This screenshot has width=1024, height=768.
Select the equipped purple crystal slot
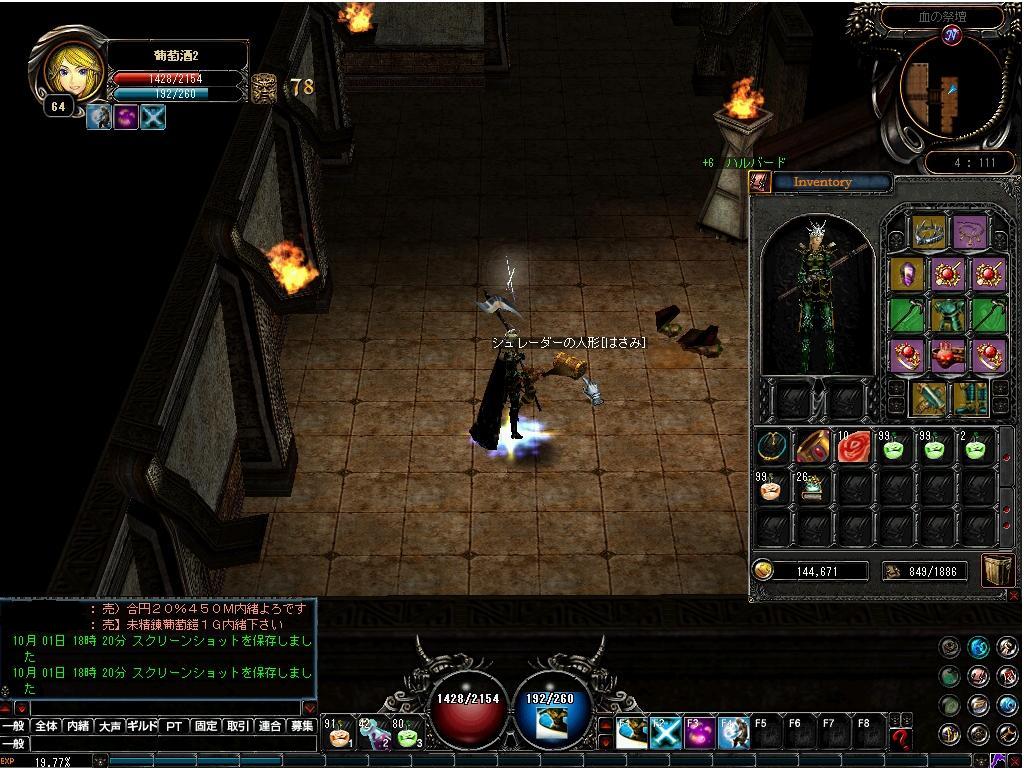[908, 274]
